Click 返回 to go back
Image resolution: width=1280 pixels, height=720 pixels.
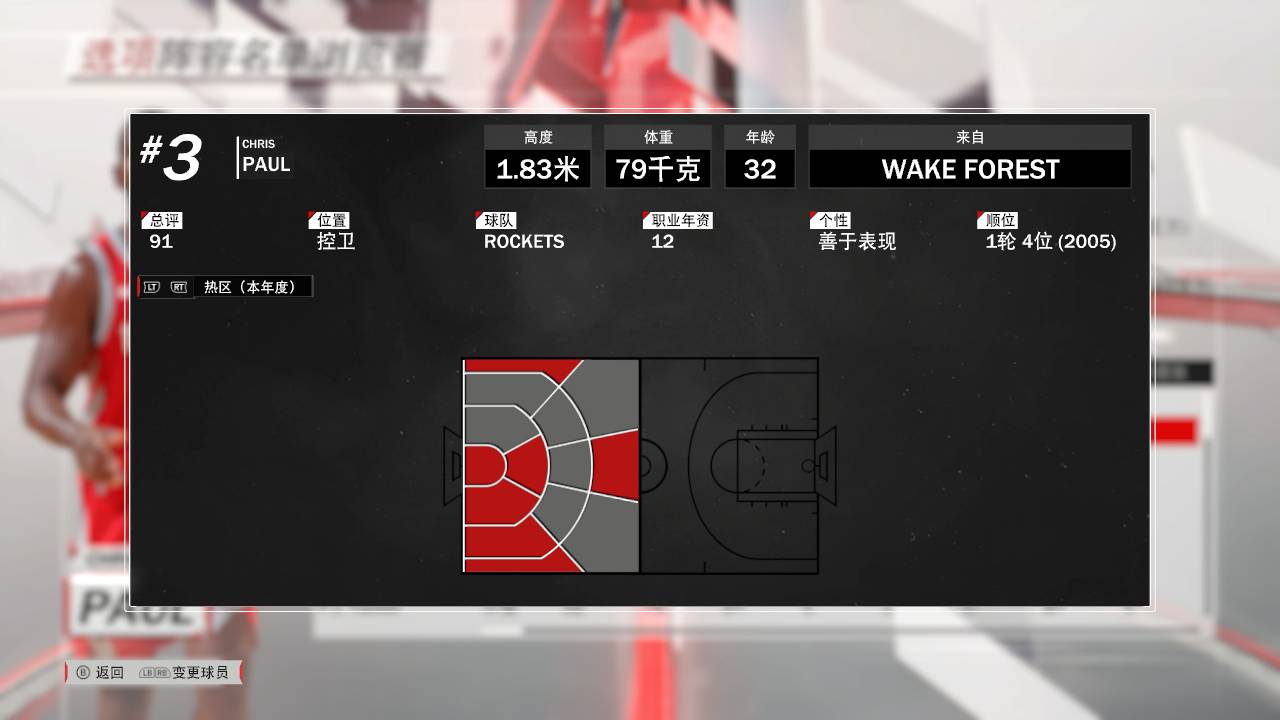(x=112, y=672)
